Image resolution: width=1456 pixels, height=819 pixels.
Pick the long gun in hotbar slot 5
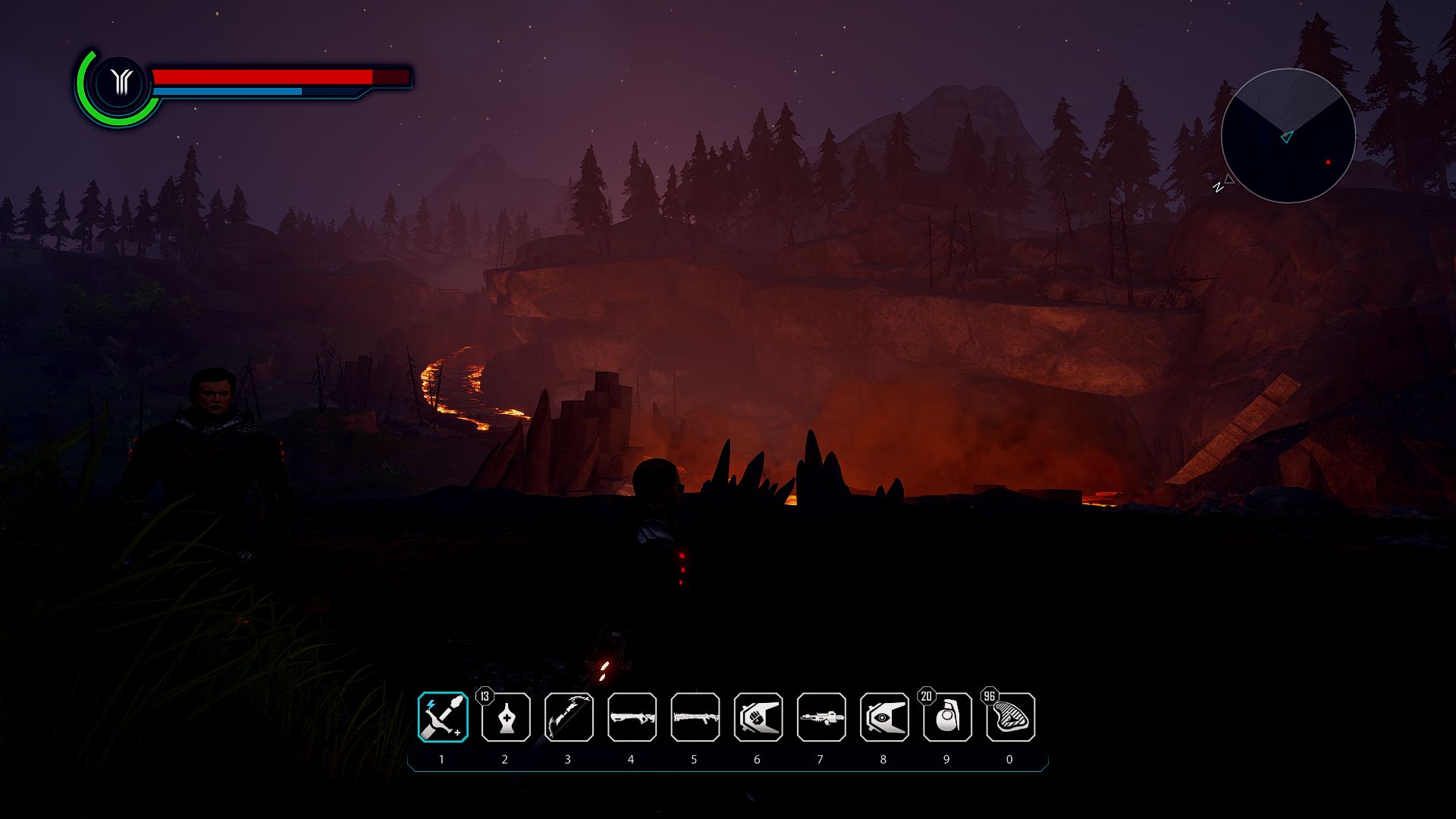pos(695,717)
